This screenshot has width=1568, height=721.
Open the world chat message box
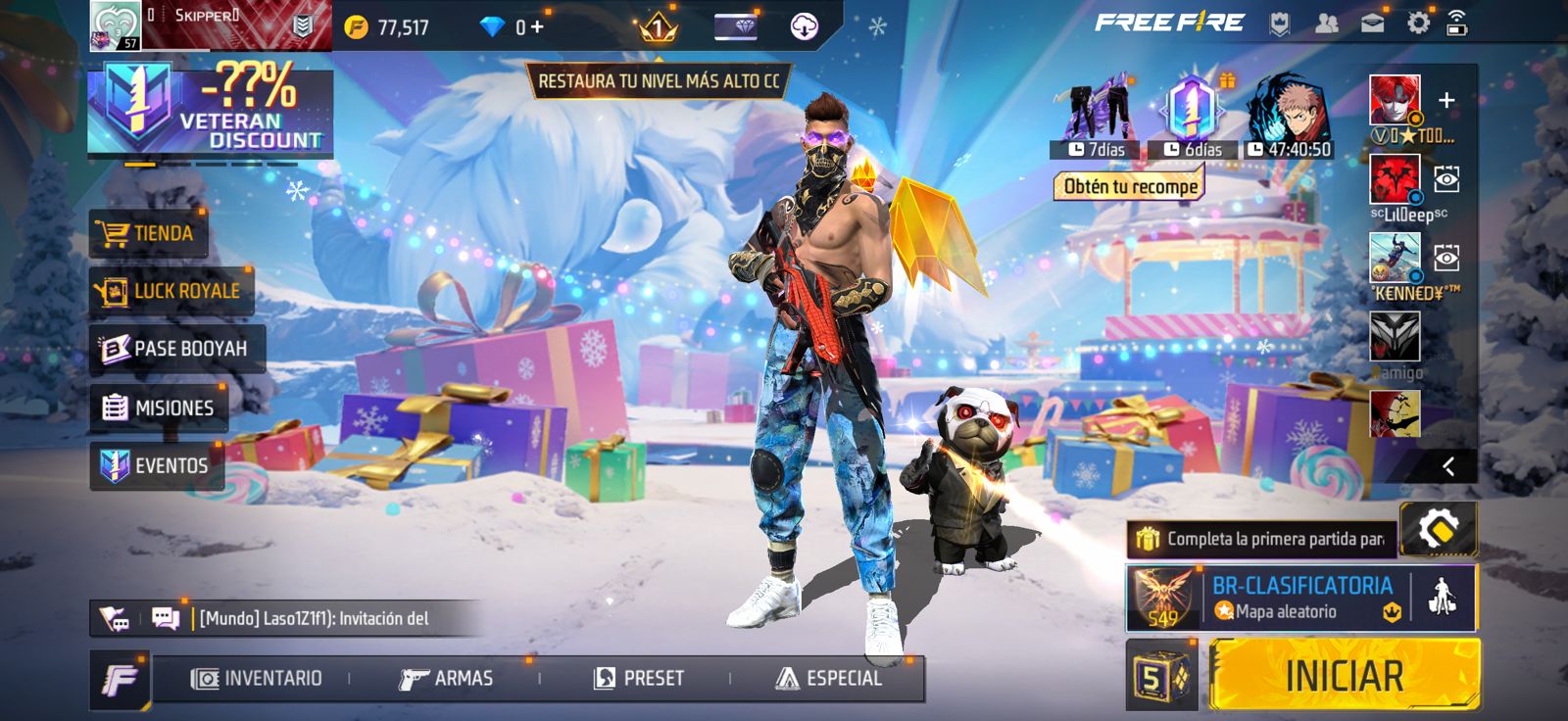pyautogui.click(x=314, y=618)
